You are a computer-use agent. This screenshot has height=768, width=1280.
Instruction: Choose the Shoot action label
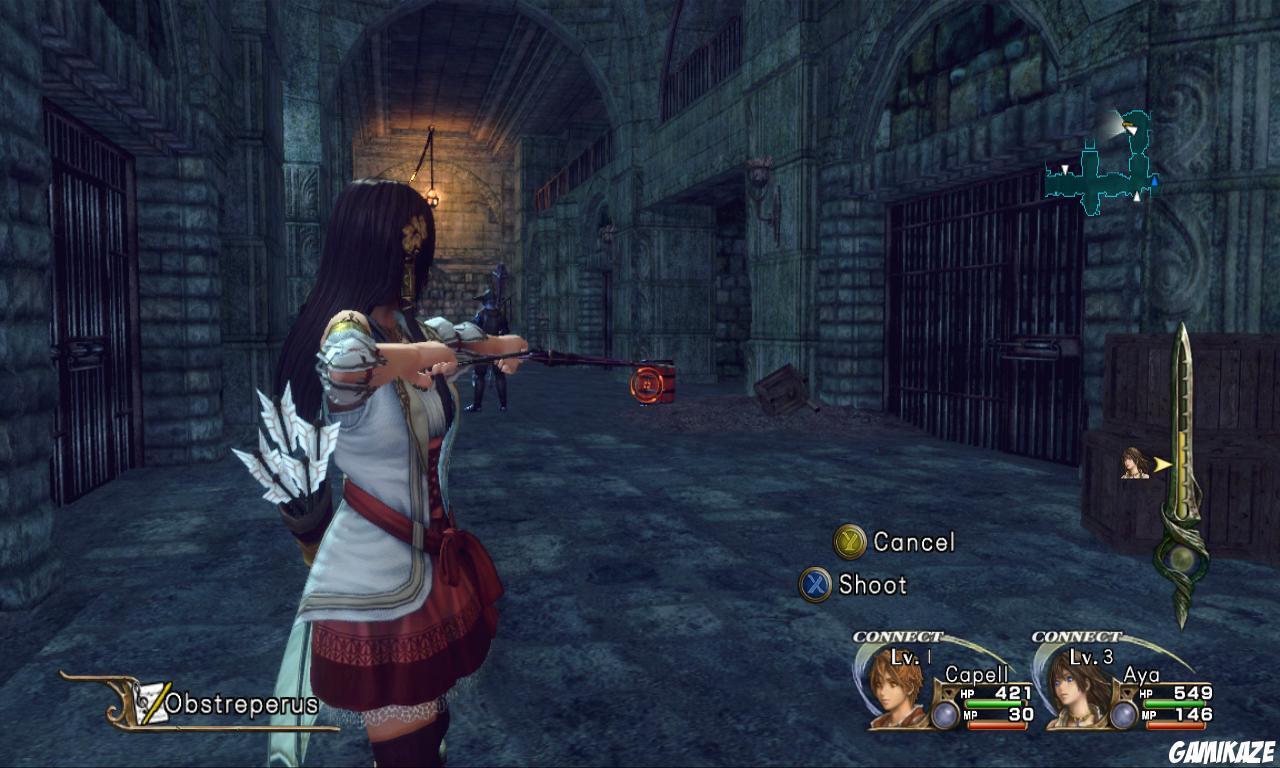pyautogui.click(x=872, y=585)
